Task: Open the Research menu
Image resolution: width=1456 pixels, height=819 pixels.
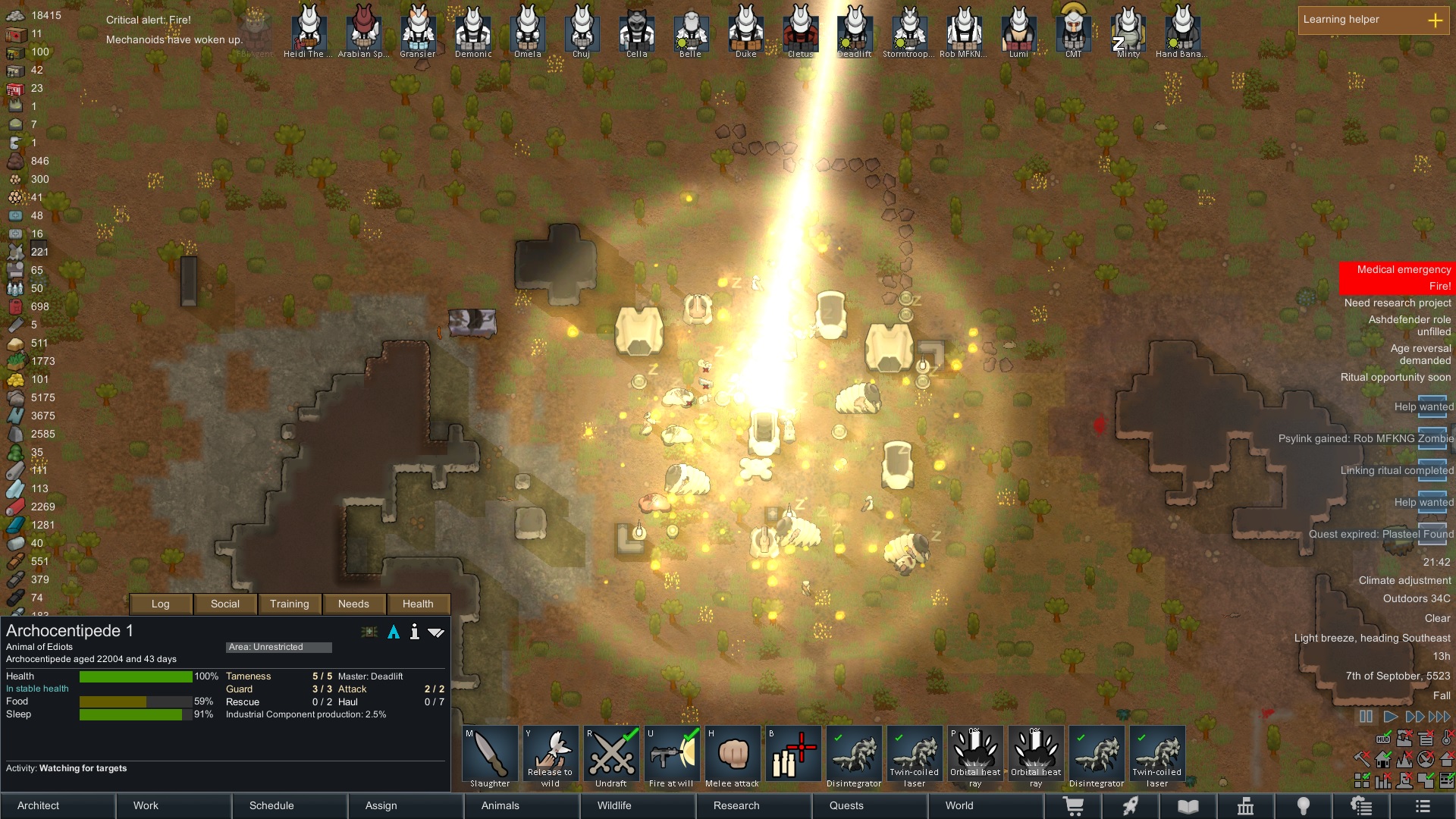Action: click(736, 805)
